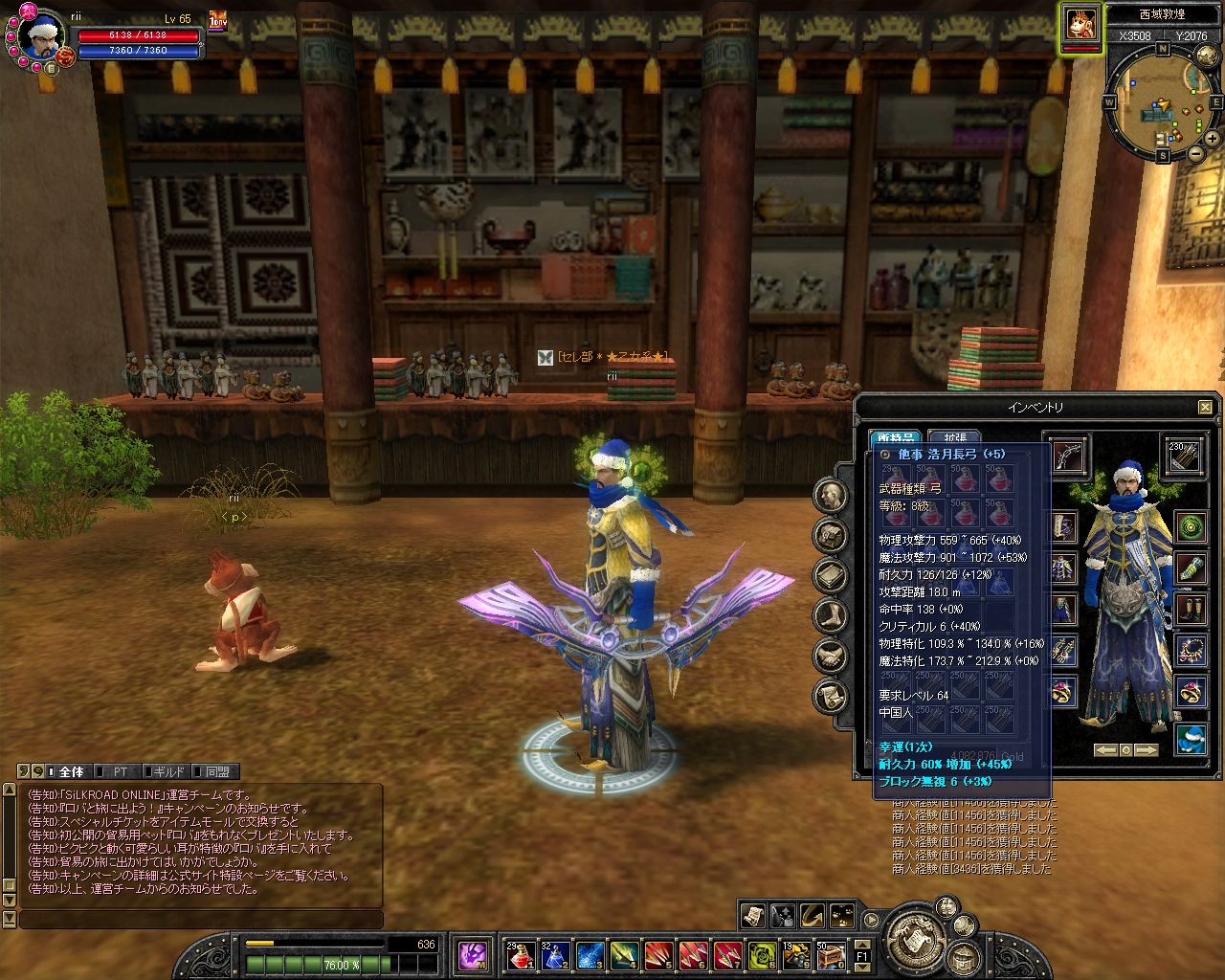Open the handshake side-menu button
The height and width of the screenshot is (980, 1225).
click(831, 657)
